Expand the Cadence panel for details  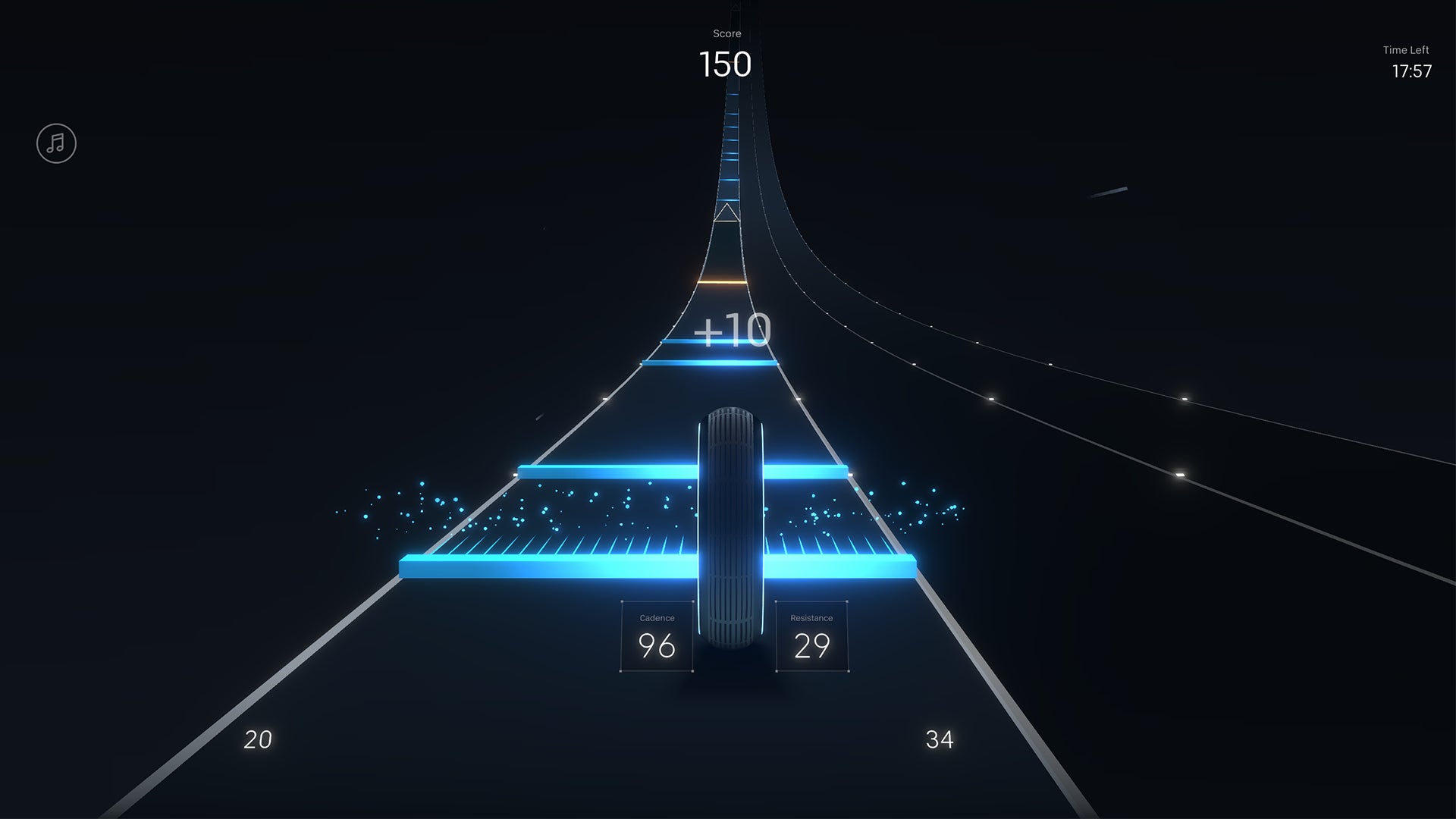click(x=656, y=637)
